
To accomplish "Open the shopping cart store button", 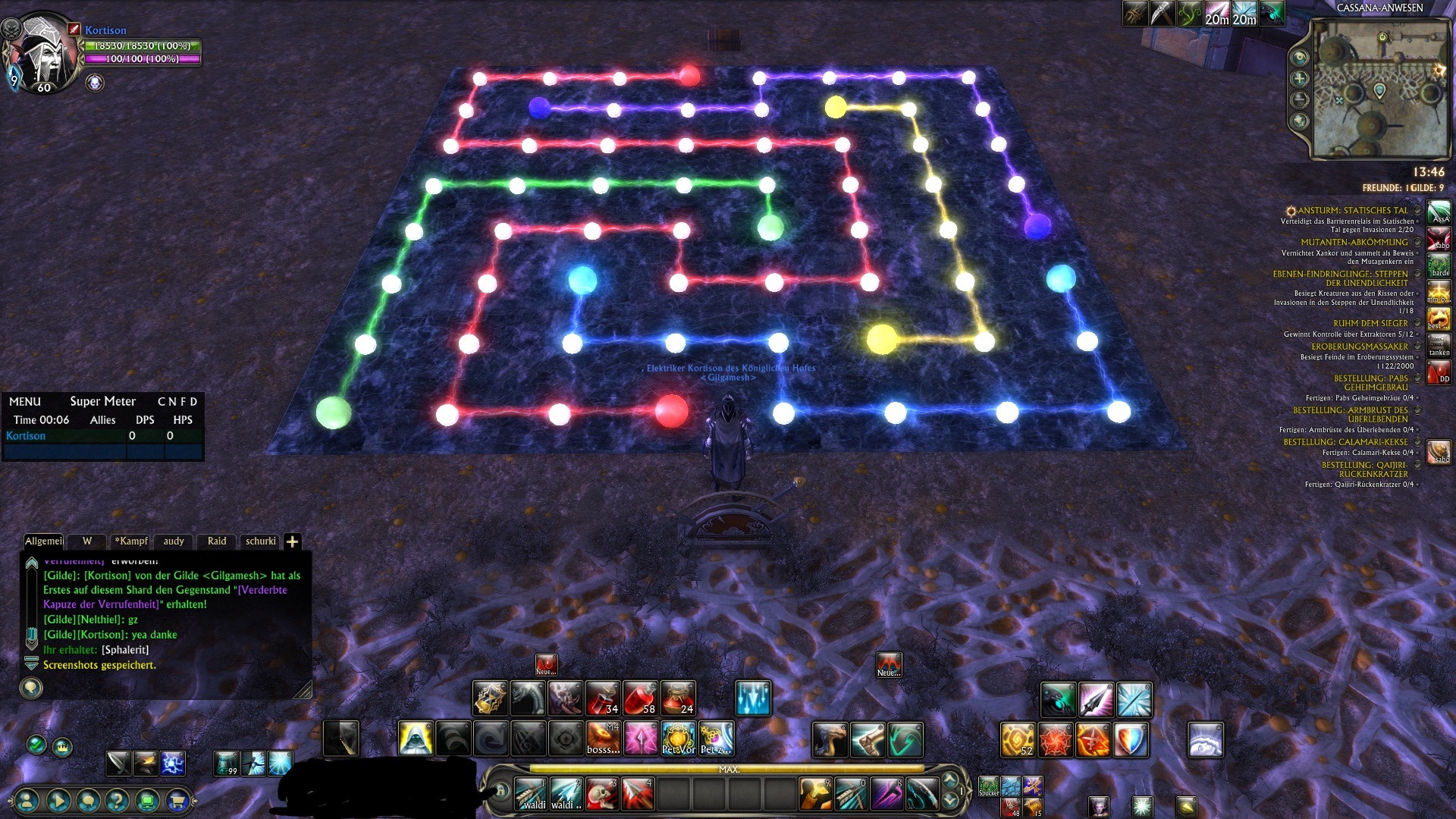I will click(x=177, y=800).
